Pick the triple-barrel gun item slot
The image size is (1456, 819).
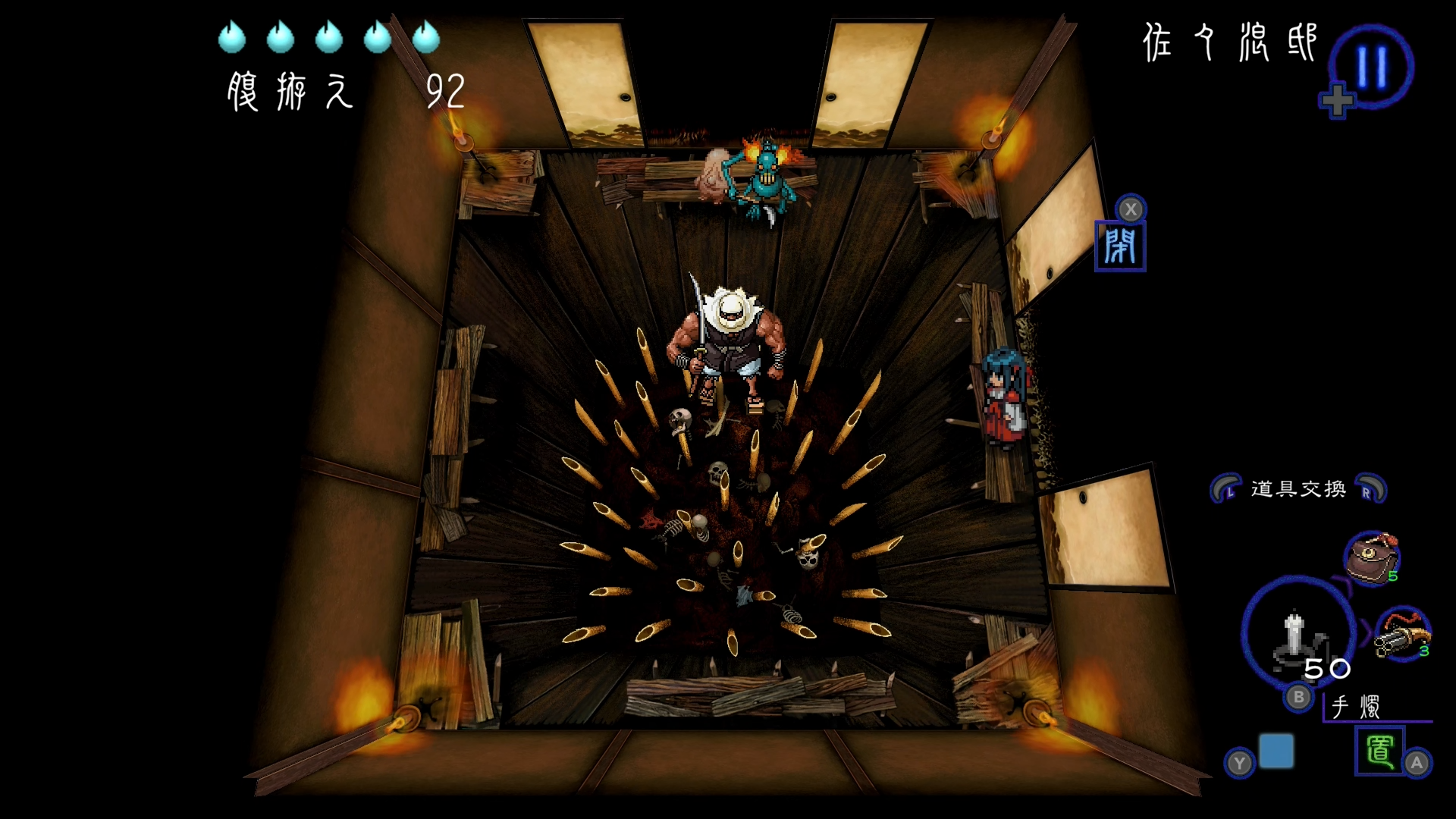[1402, 634]
